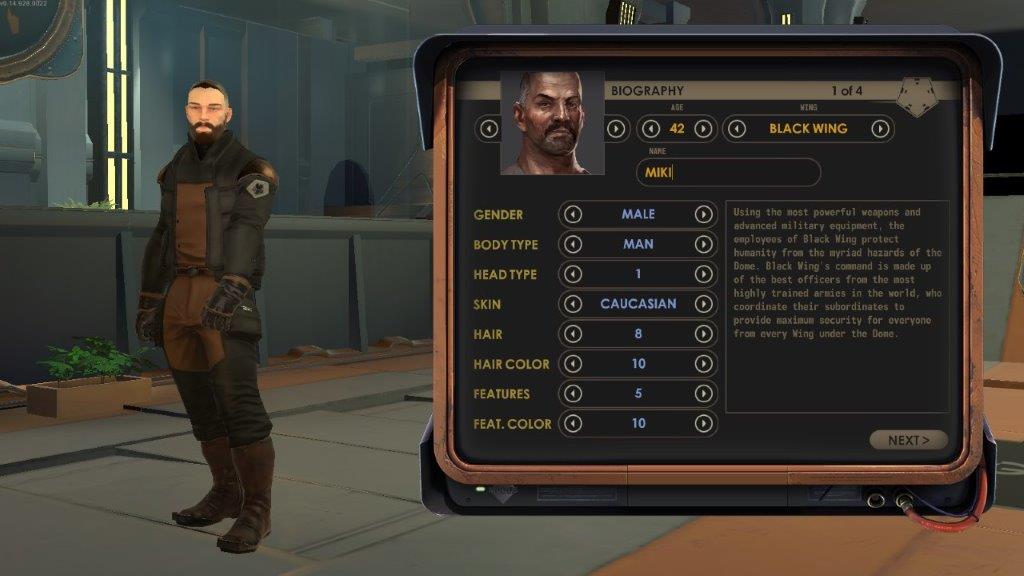Show the previous portrait
The height and width of the screenshot is (576, 1024).
(x=488, y=128)
